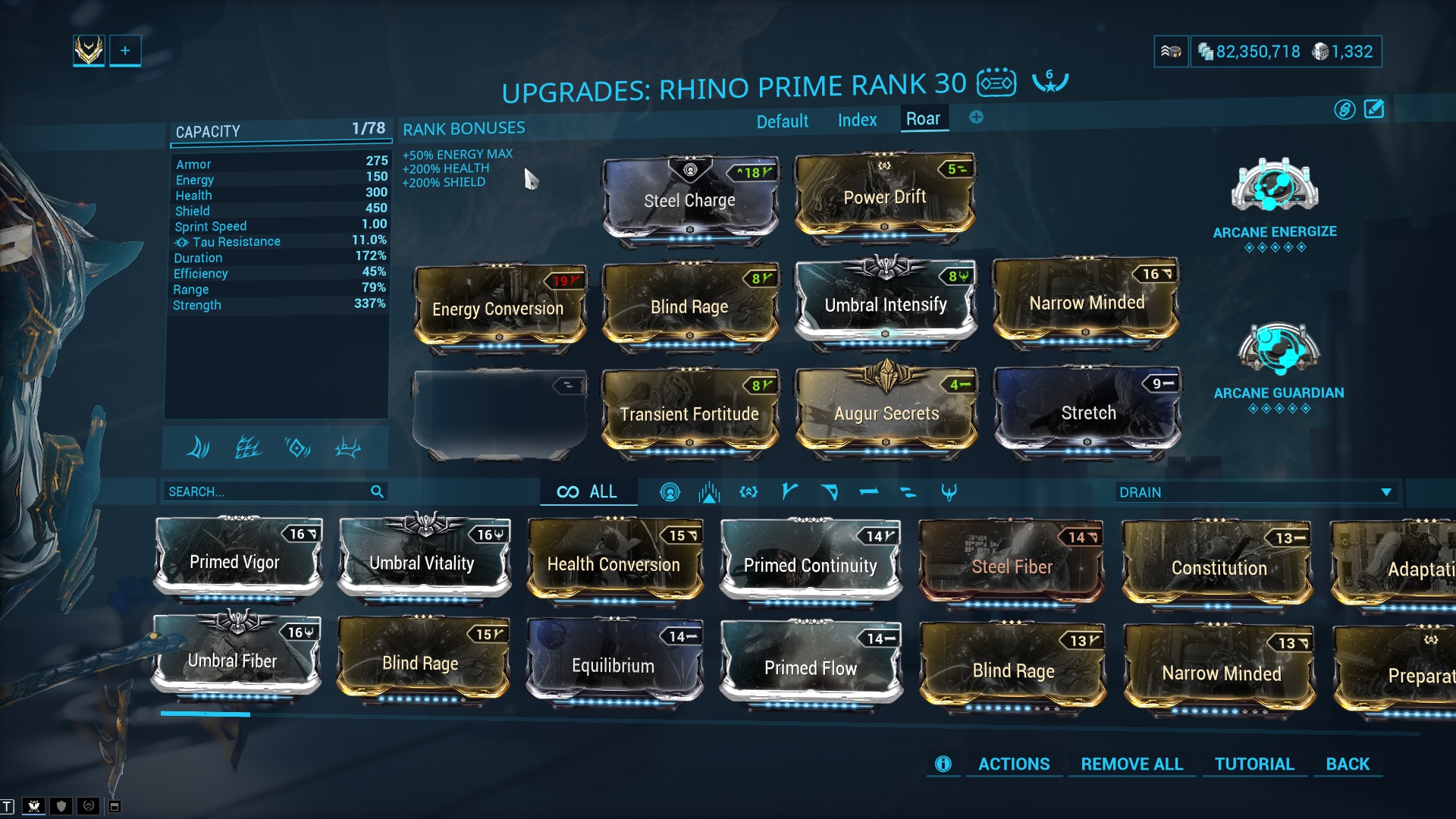Open the DRAIN sort dropdown
Viewport: 1456px width, 819px height.
pos(1255,492)
